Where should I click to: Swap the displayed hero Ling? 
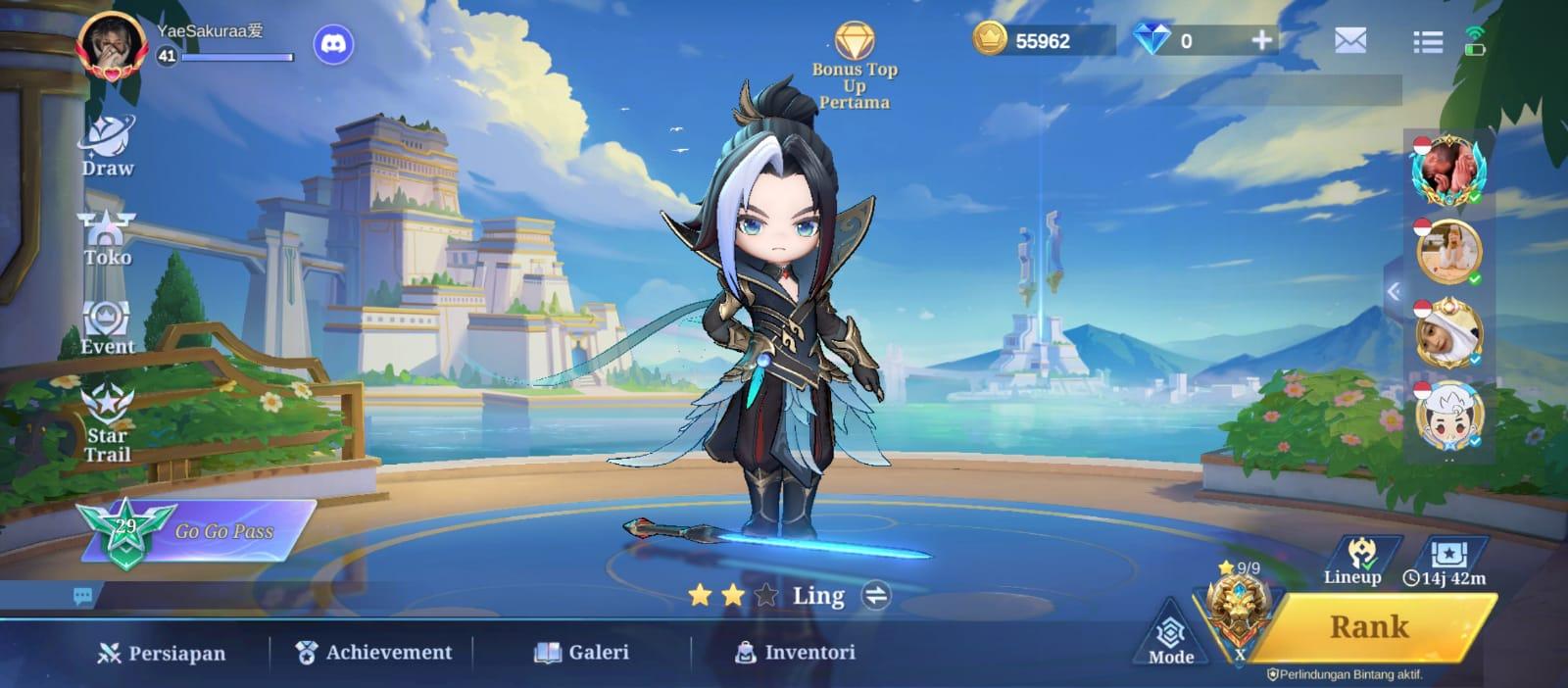tap(875, 596)
